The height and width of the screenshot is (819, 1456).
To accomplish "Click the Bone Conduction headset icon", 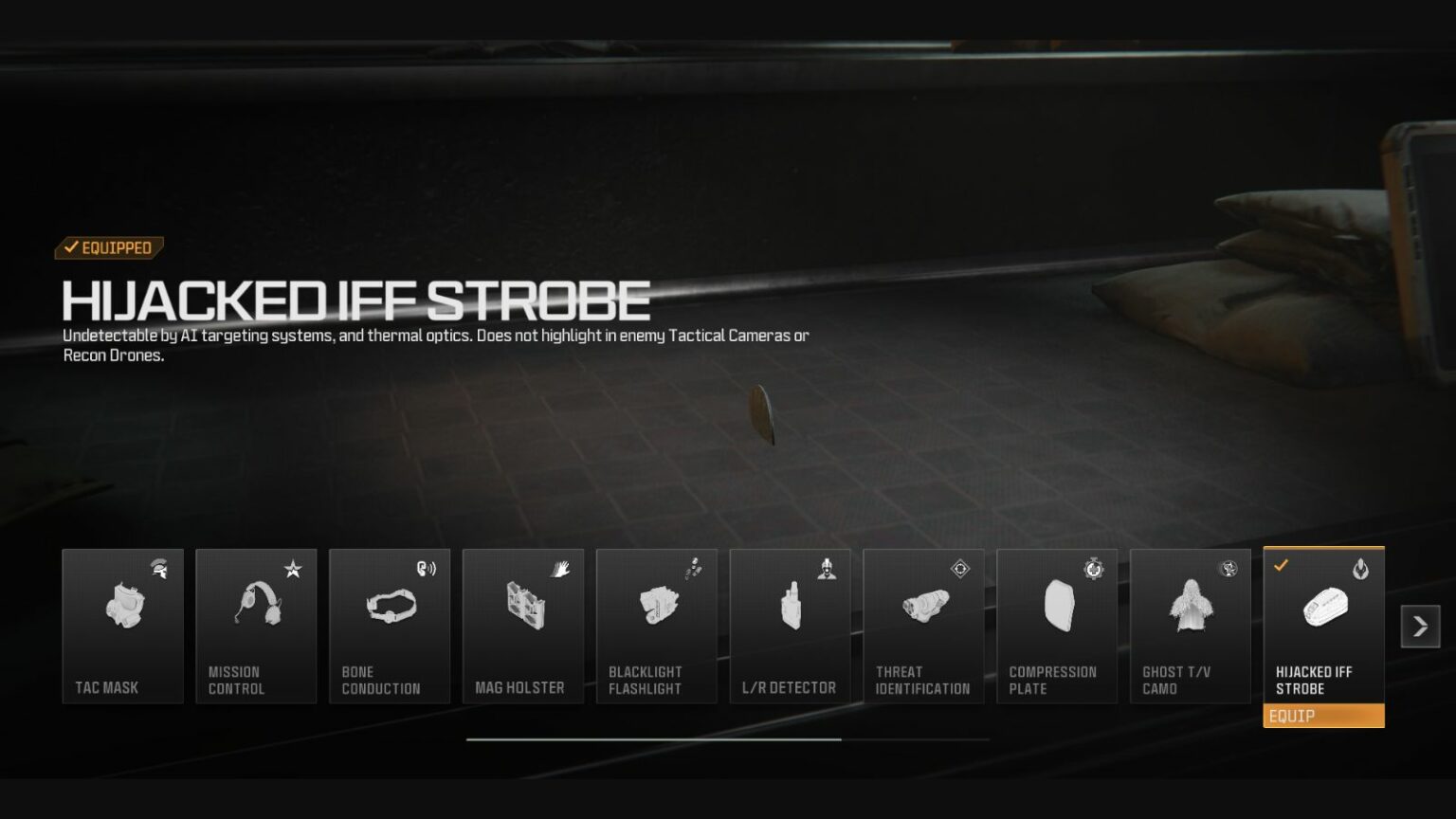I will coord(390,607).
